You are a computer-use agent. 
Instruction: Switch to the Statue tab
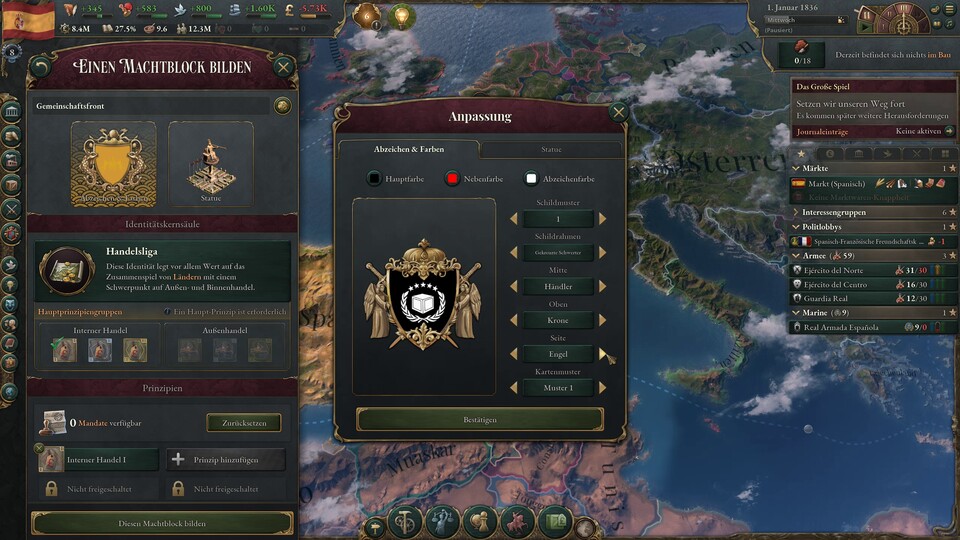[551, 149]
